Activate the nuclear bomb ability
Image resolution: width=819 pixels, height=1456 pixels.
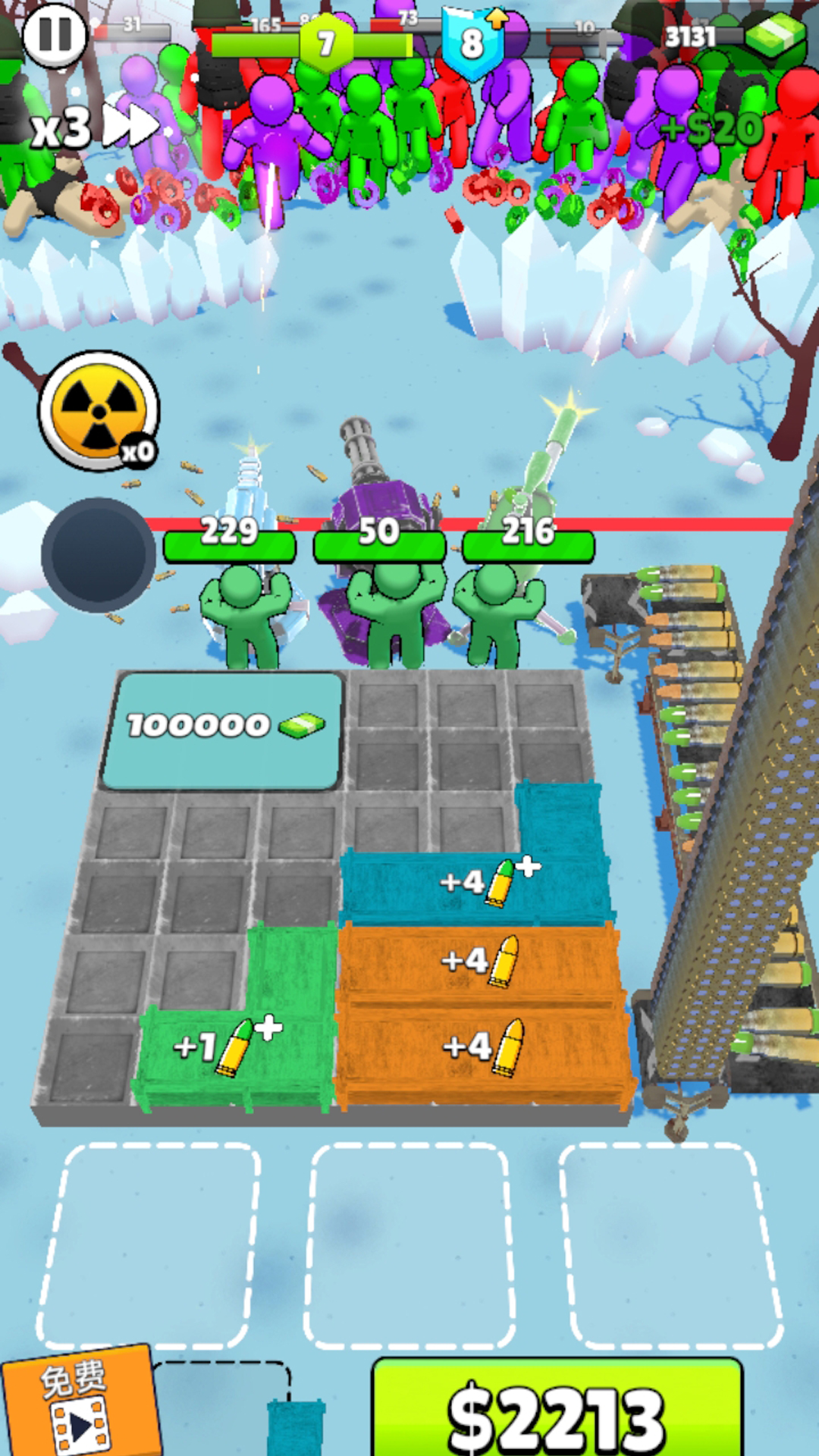click(x=99, y=410)
